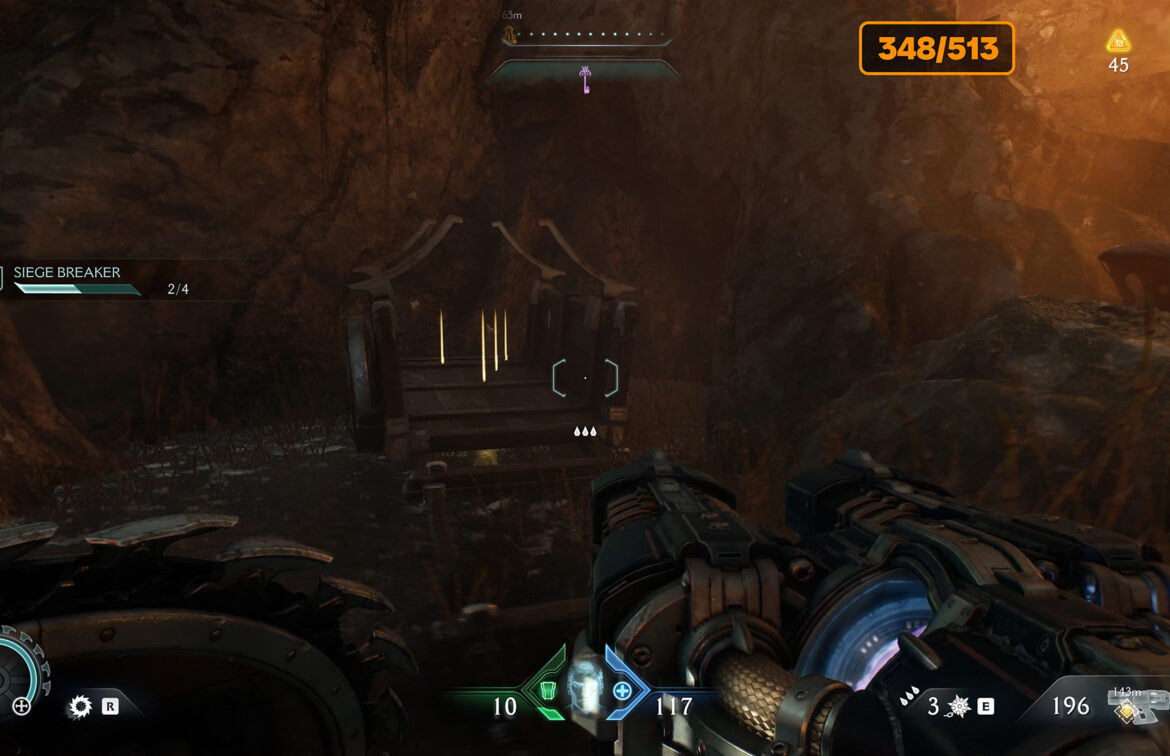Select the spiked melee weapon icon
The width and height of the screenshot is (1170, 756).
pos(958,707)
